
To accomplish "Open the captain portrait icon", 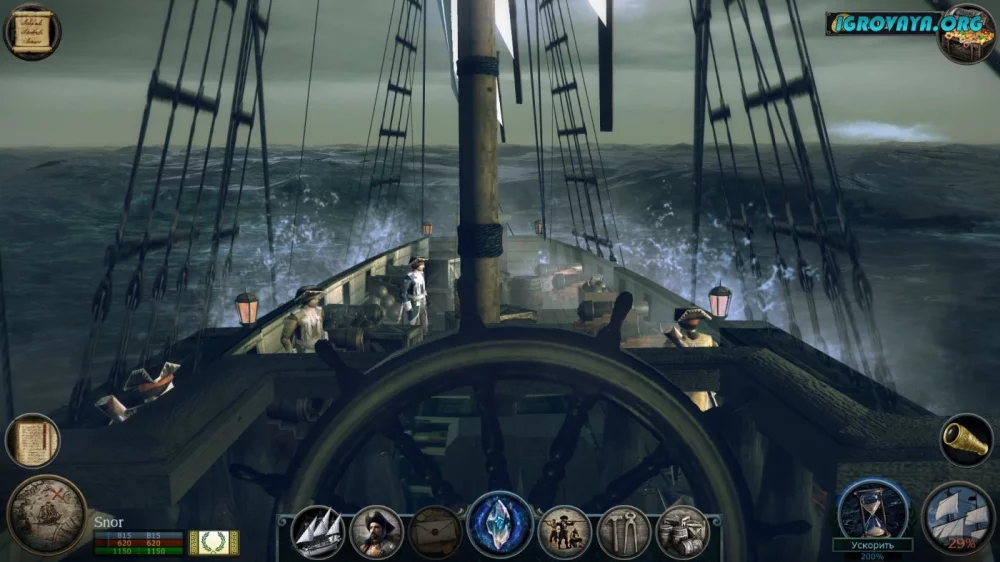I will pos(377,531).
